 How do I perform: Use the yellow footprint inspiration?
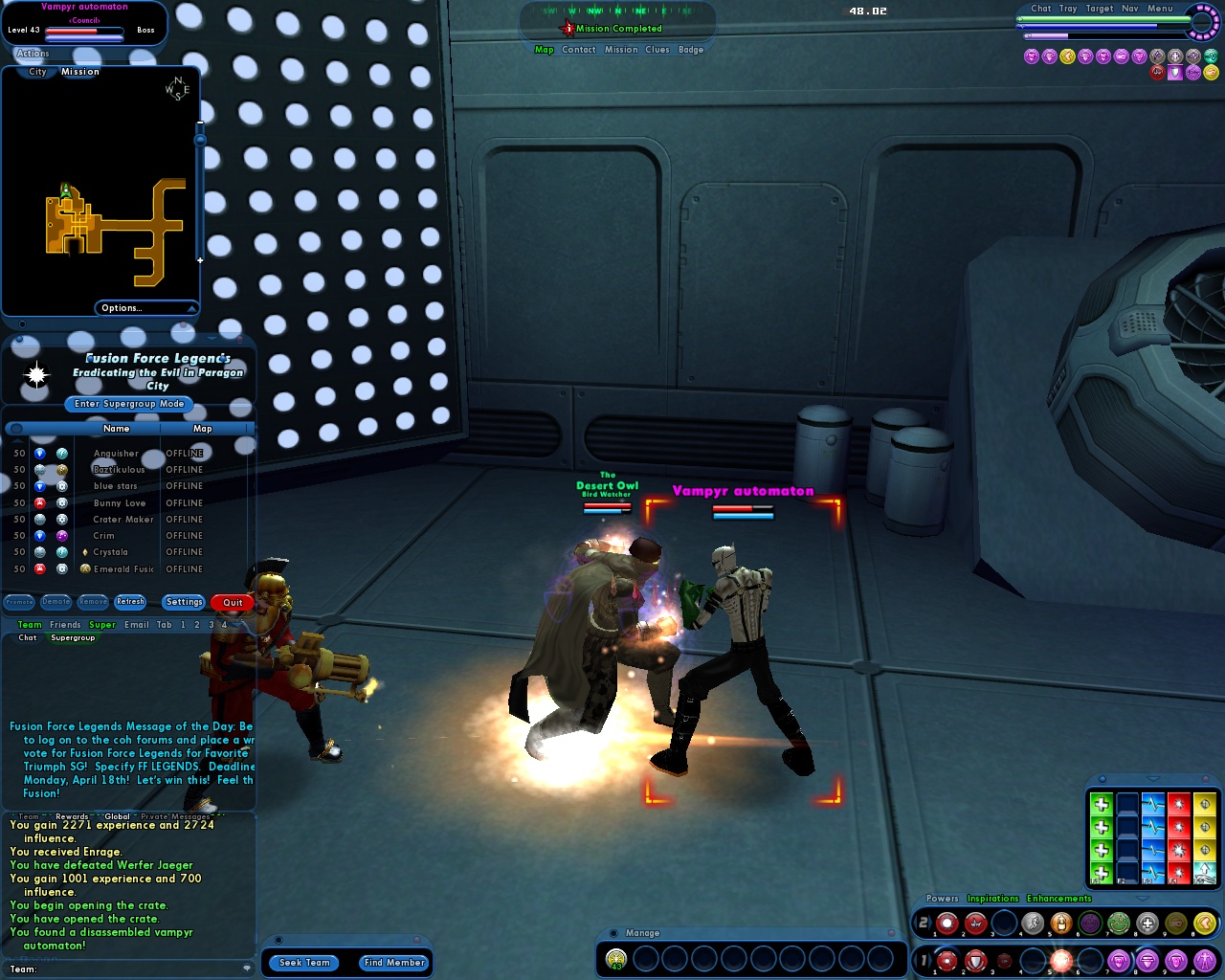(x=1207, y=922)
